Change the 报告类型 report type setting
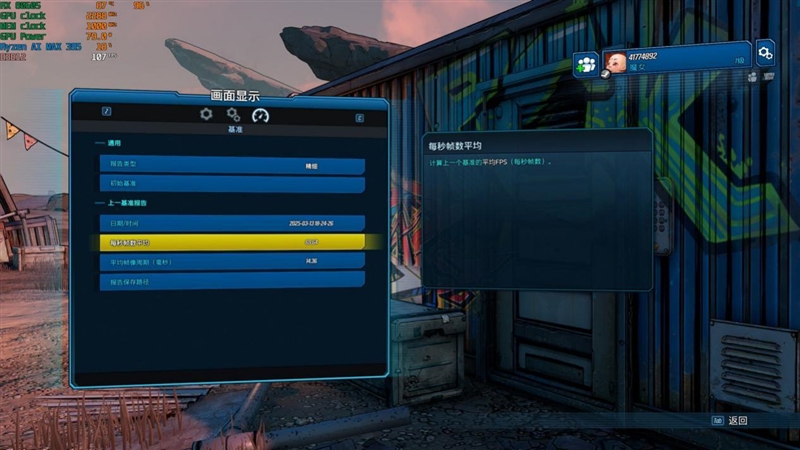 click(x=231, y=166)
